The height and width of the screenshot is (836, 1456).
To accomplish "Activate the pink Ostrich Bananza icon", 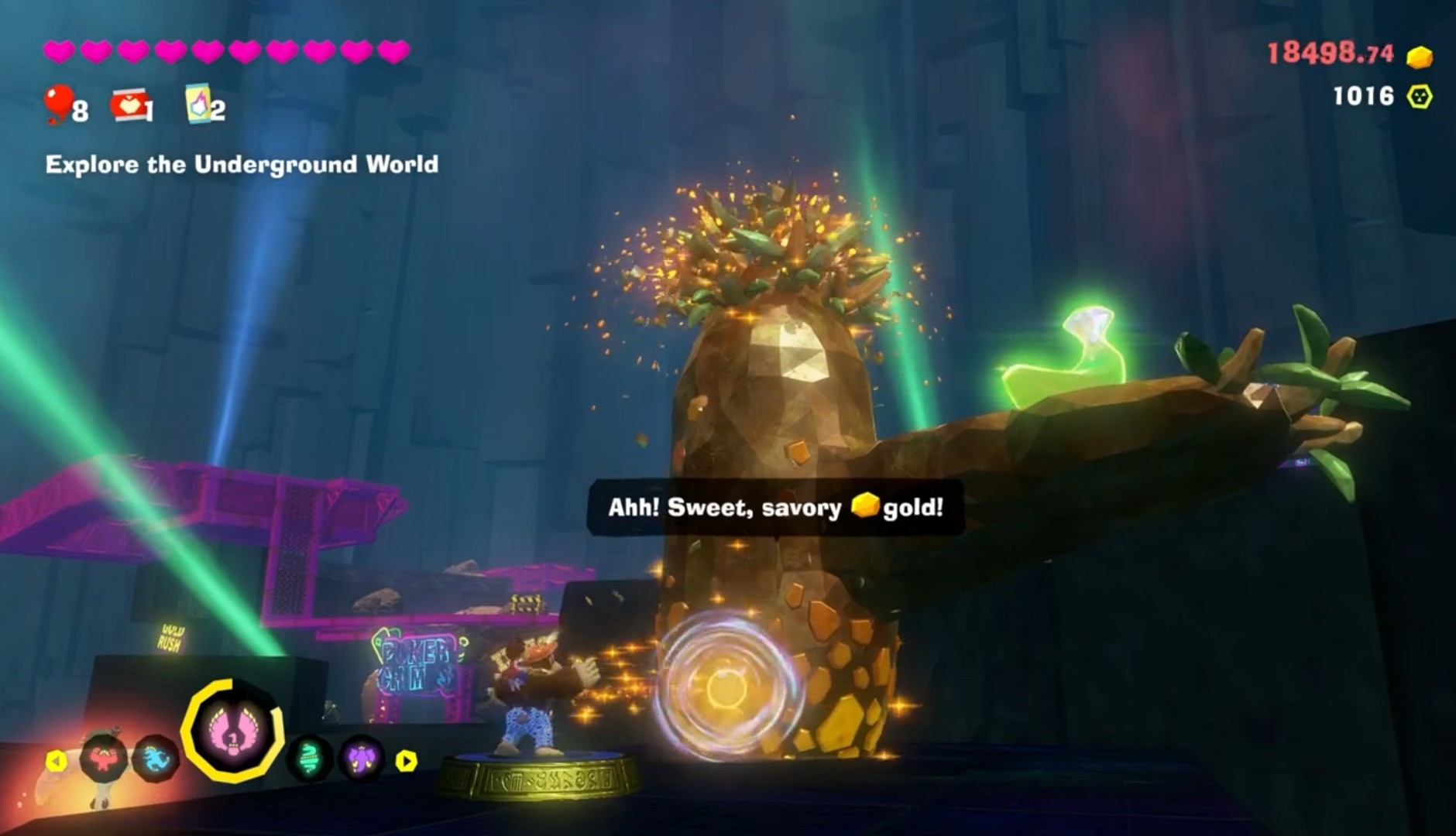I will 232,730.
